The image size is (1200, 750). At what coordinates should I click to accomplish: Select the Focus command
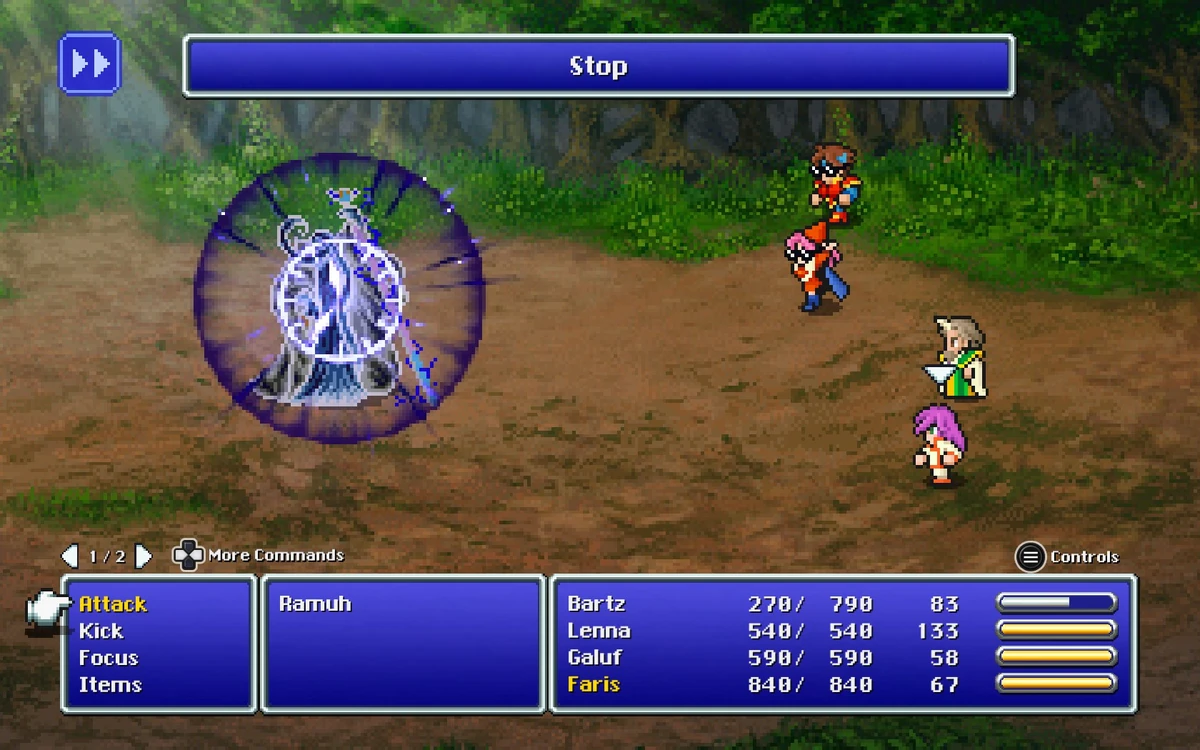(108, 658)
